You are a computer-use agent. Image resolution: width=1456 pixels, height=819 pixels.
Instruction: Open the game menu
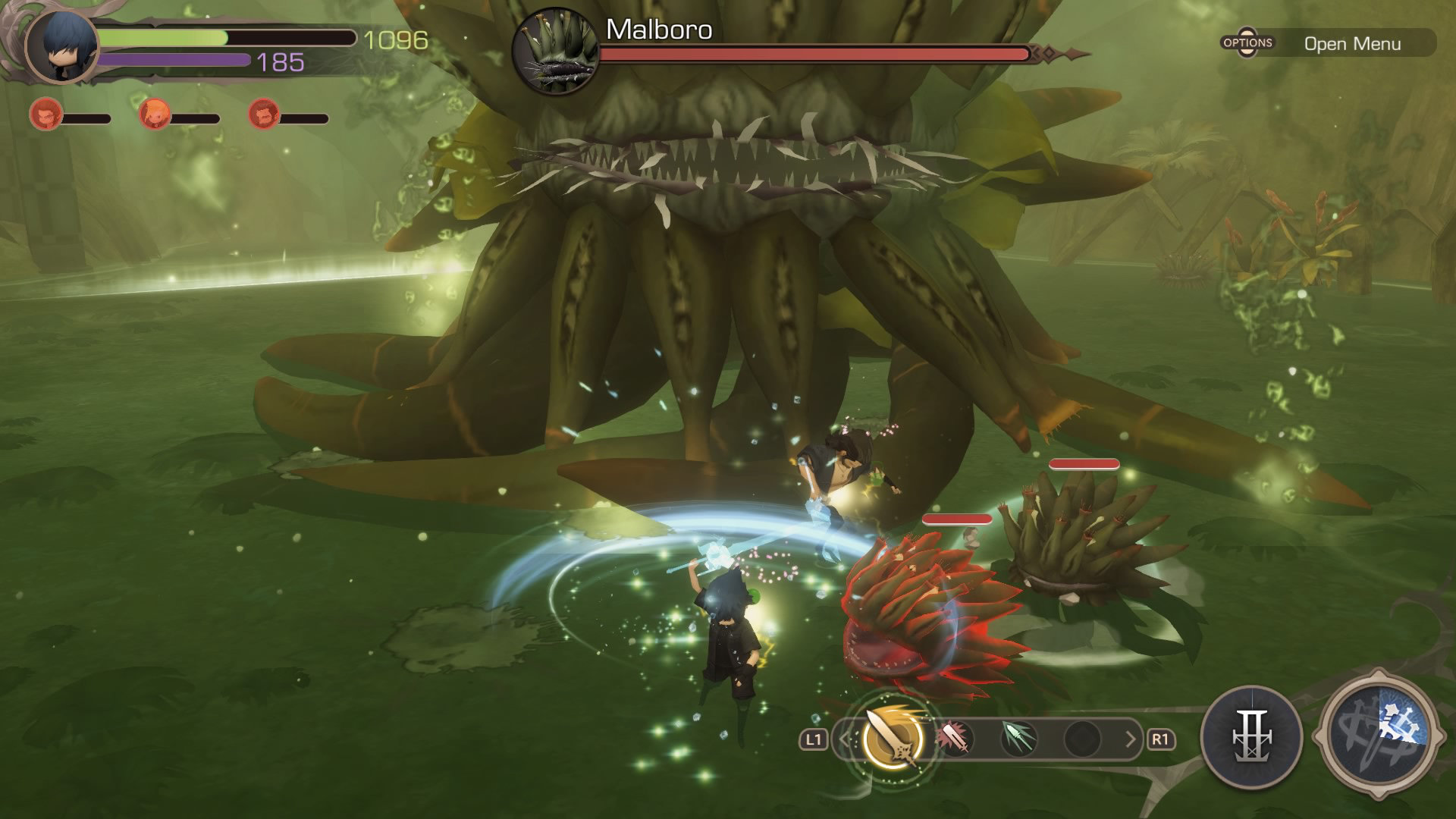click(1327, 43)
